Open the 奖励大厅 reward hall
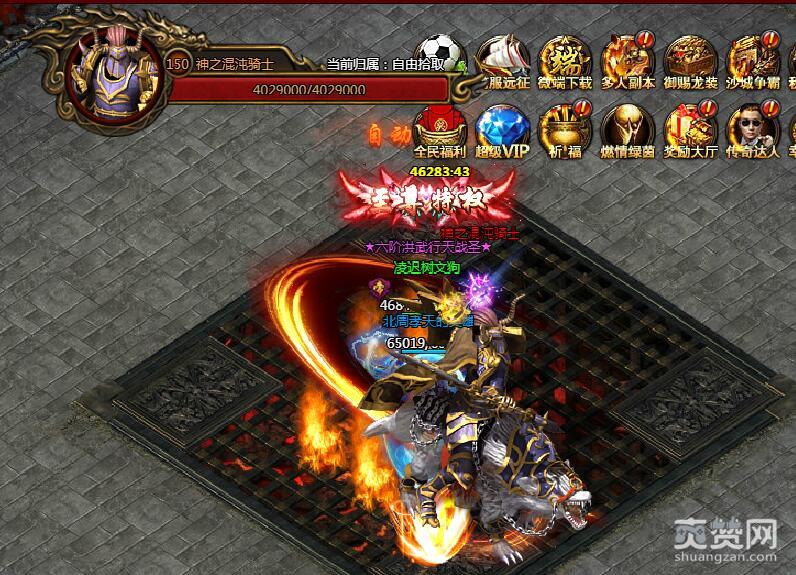Image resolution: width=796 pixels, height=575 pixels. [690, 129]
